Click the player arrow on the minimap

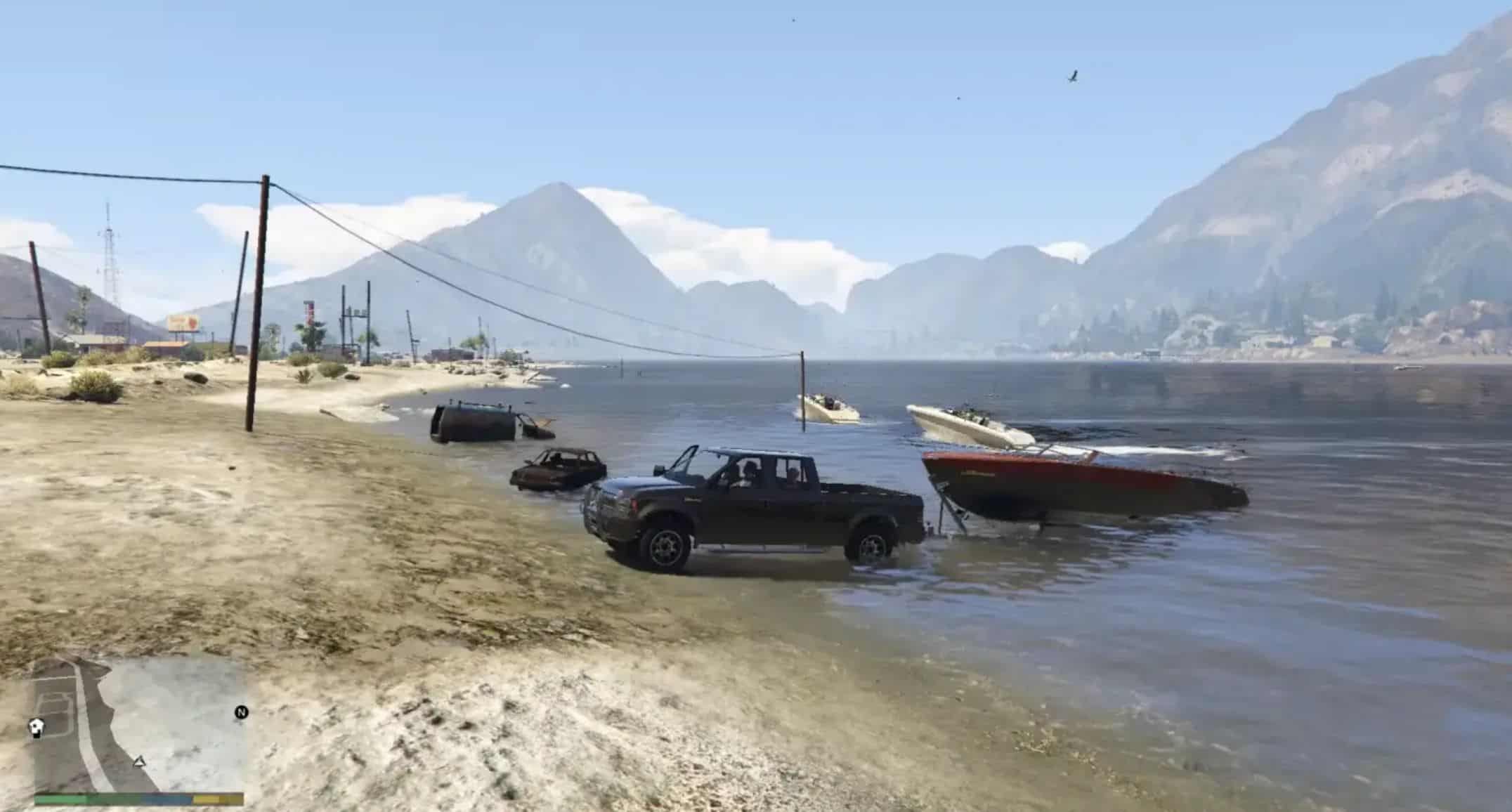pos(139,761)
